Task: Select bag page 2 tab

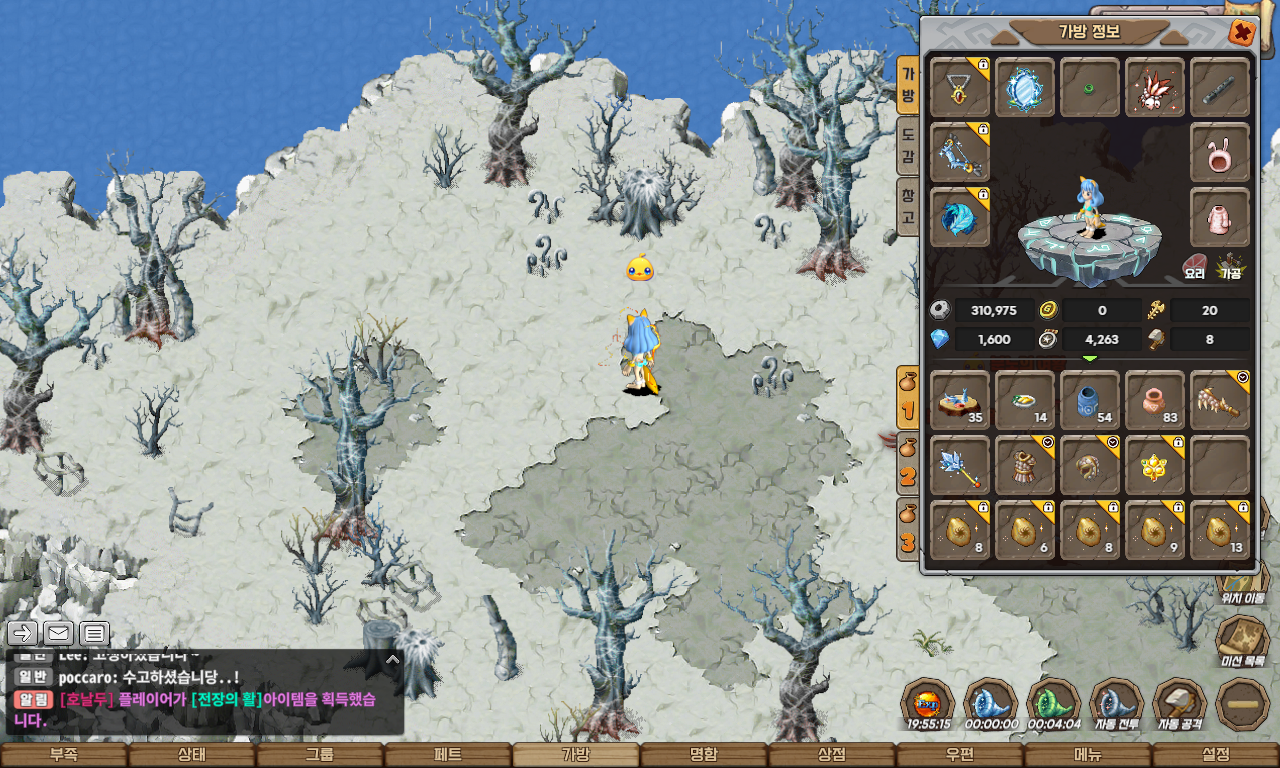Action: pyautogui.click(x=908, y=464)
